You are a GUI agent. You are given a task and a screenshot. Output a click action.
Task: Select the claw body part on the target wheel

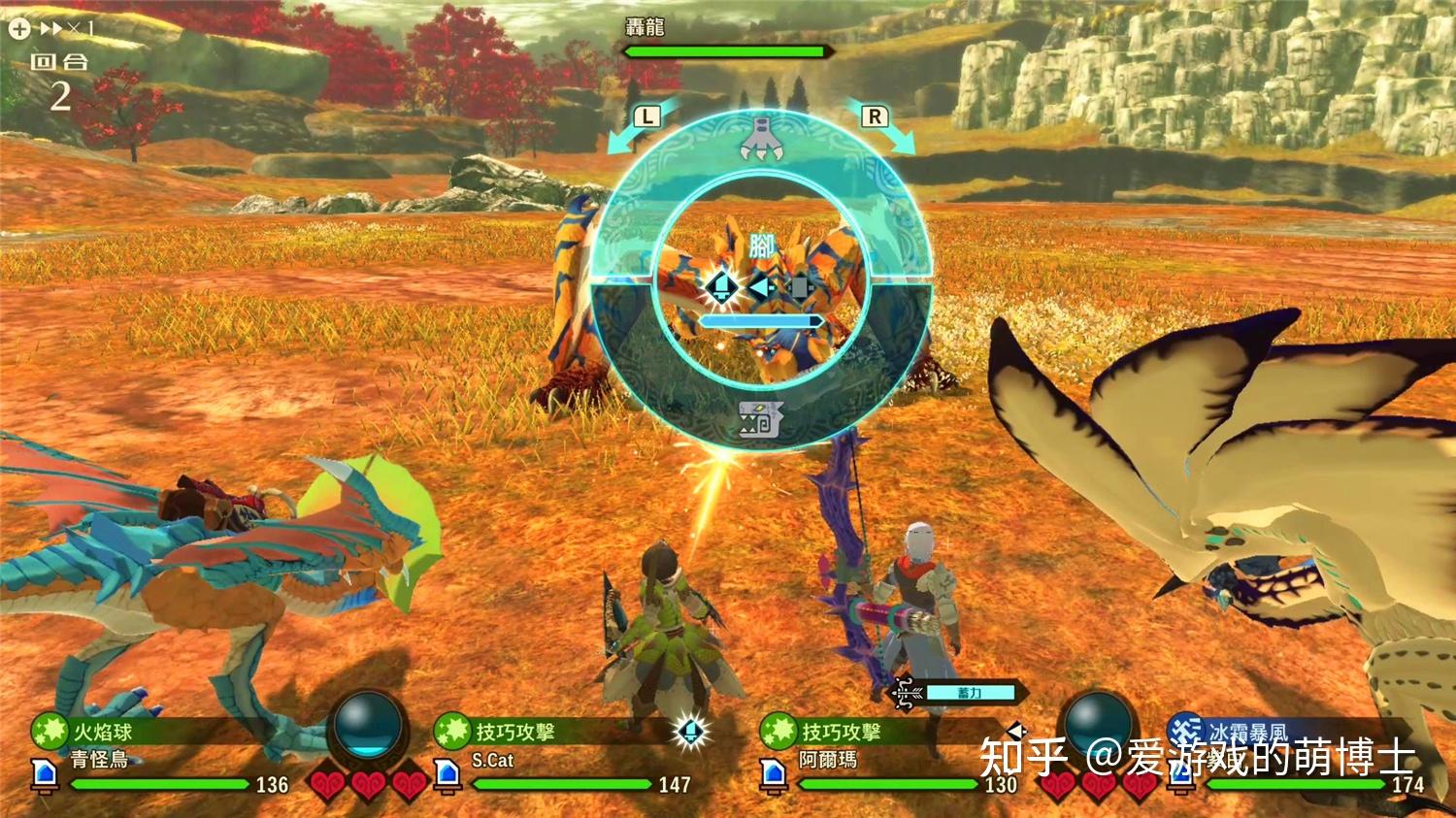click(761, 139)
